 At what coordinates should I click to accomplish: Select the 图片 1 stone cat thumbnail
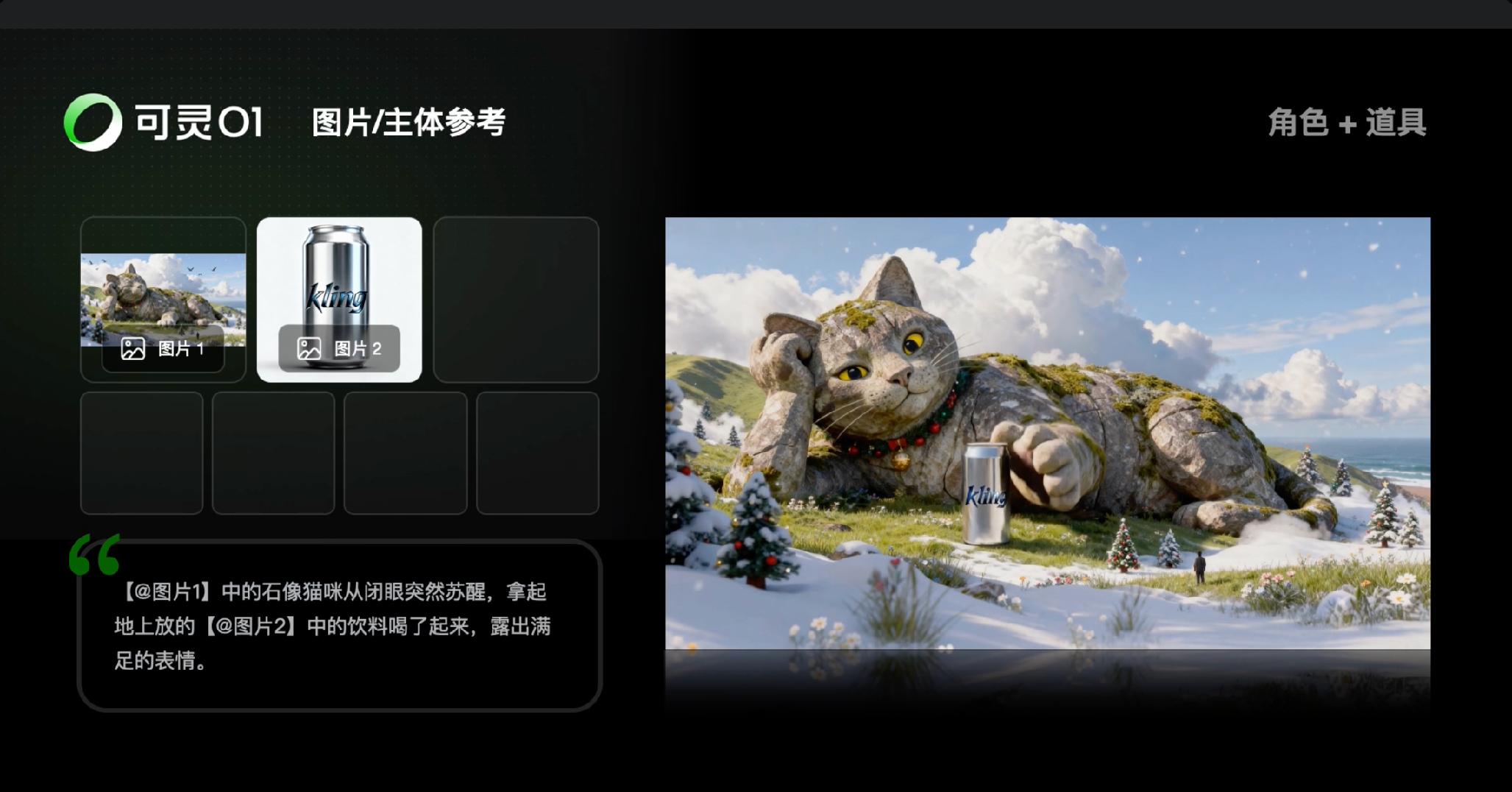(163, 299)
